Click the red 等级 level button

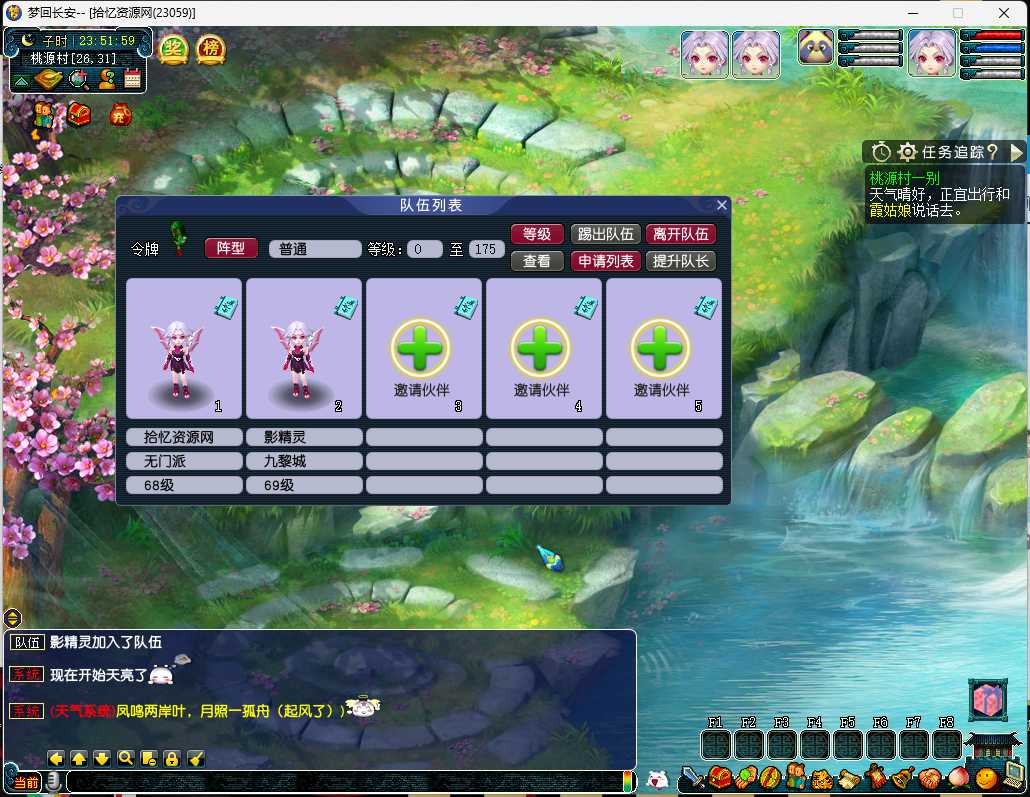click(x=537, y=234)
